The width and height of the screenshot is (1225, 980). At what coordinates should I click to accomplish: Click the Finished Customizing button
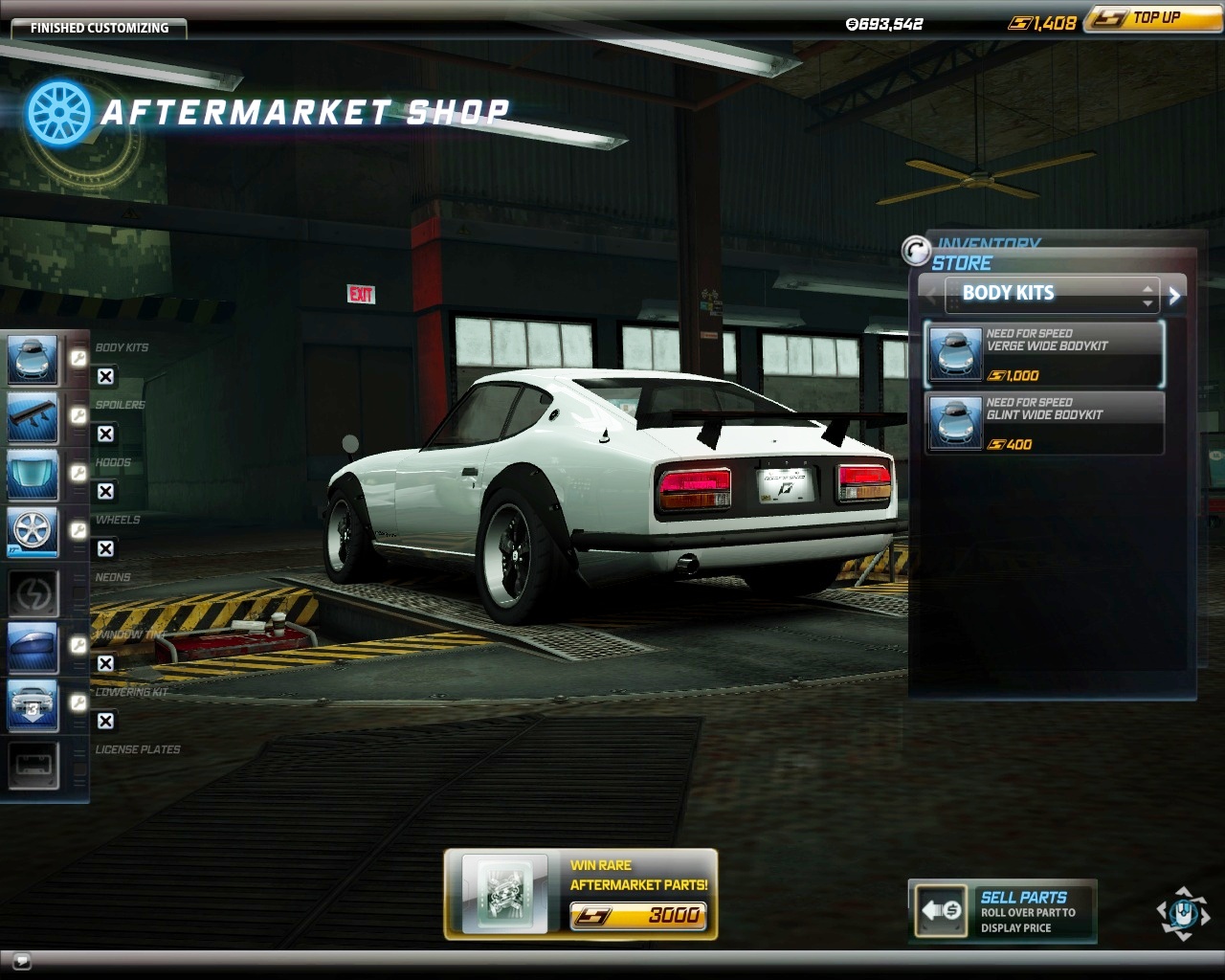(99, 28)
